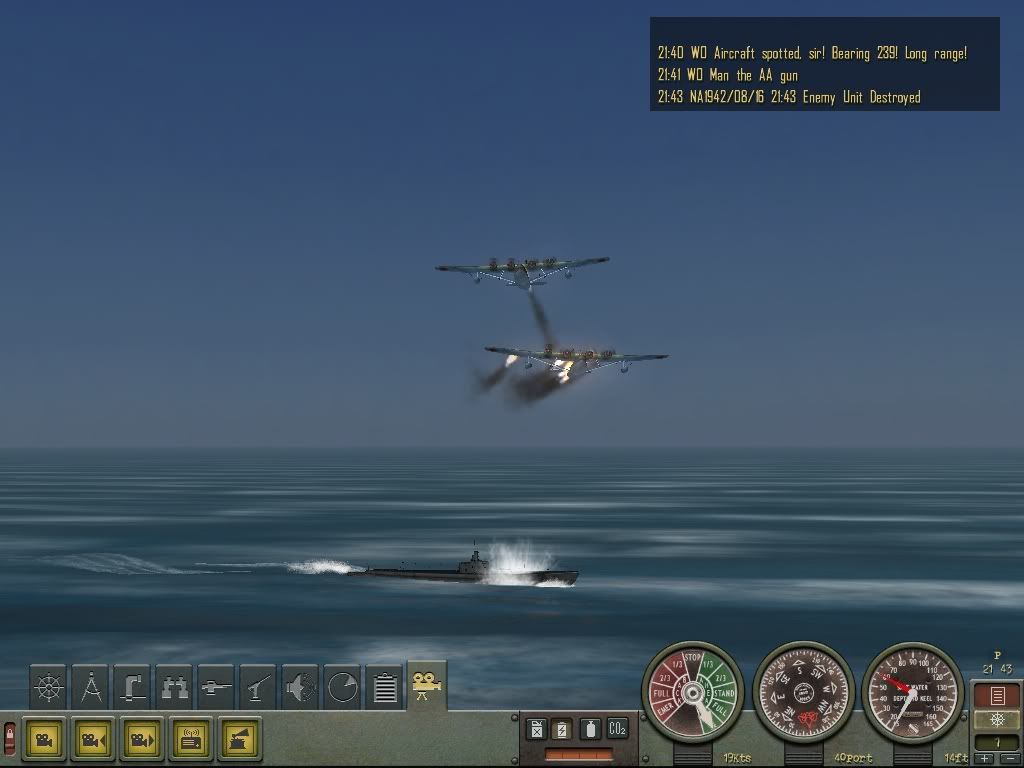The image size is (1024, 768).
Task: Open the radar screen tab
Action: (342, 688)
